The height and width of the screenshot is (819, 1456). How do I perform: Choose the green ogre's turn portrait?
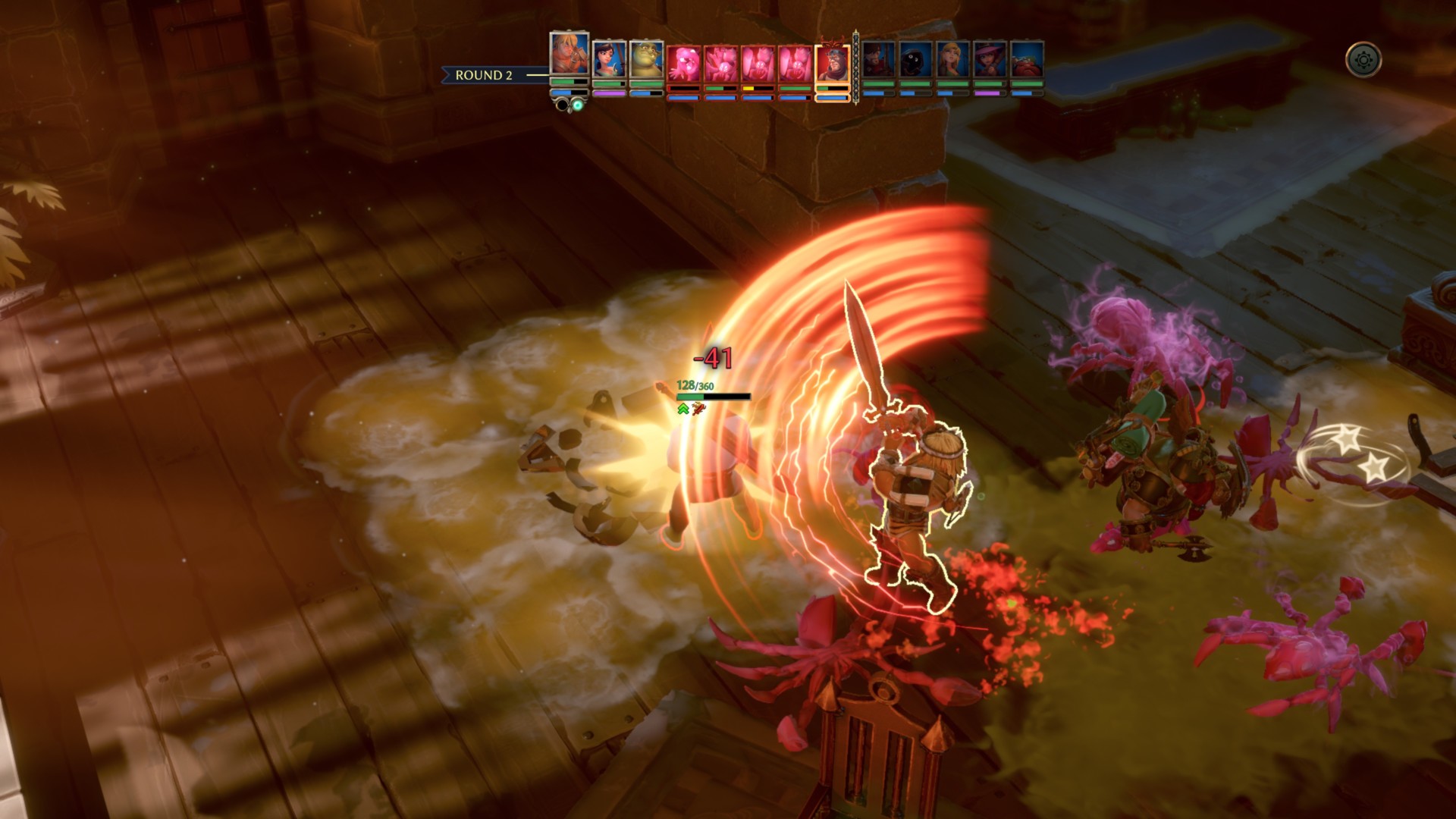pos(646,60)
